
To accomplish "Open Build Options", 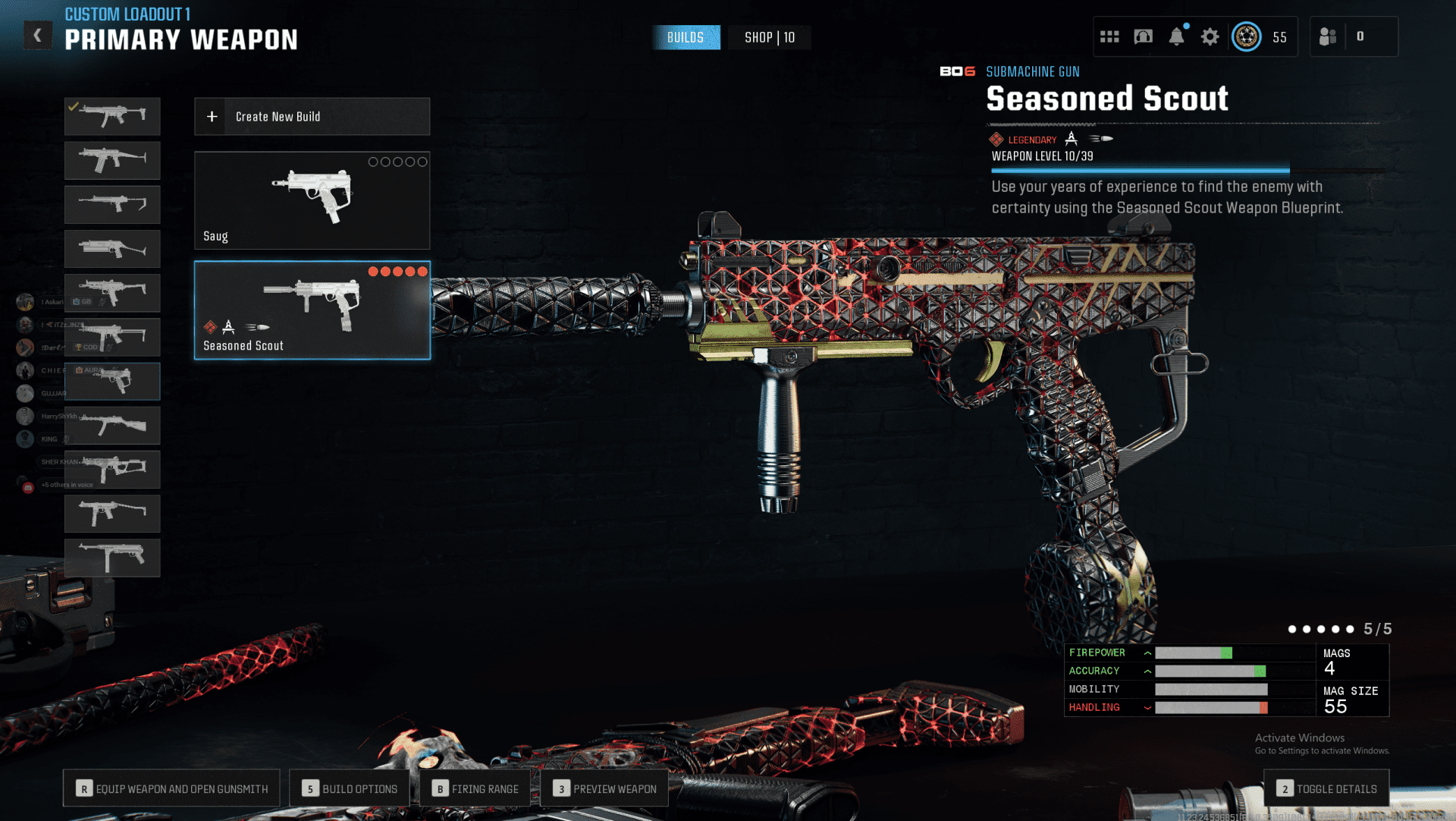I will [x=350, y=788].
